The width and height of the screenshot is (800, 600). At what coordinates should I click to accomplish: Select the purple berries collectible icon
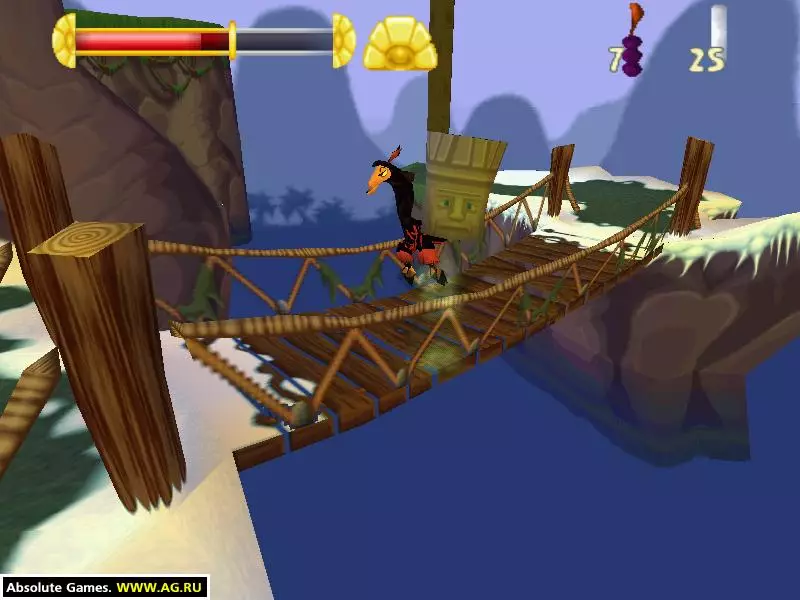(x=632, y=52)
